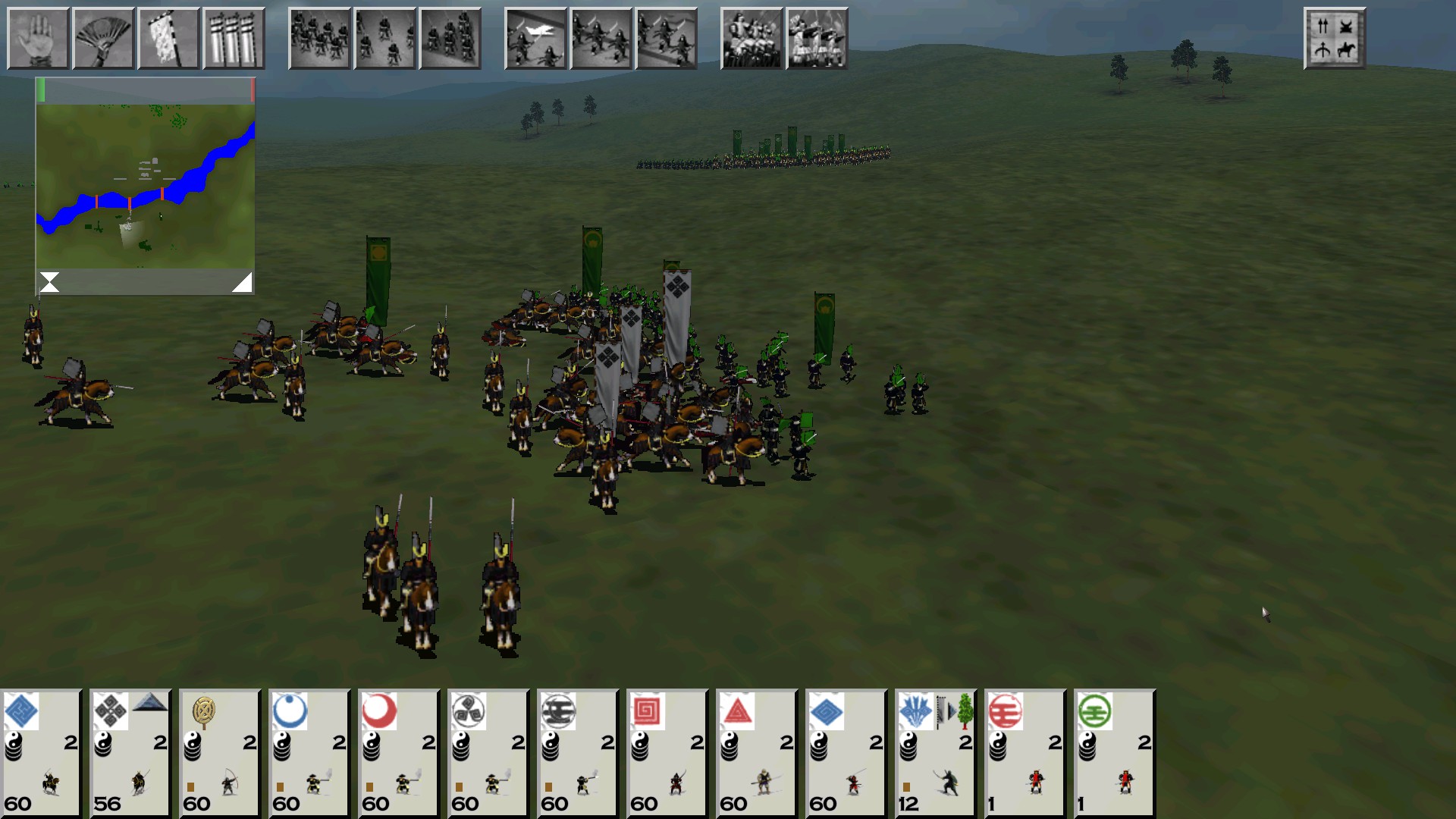The width and height of the screenshot is (1456, 819).
Task: Click the green status bar above the minimap
Action: click(42, 89)
